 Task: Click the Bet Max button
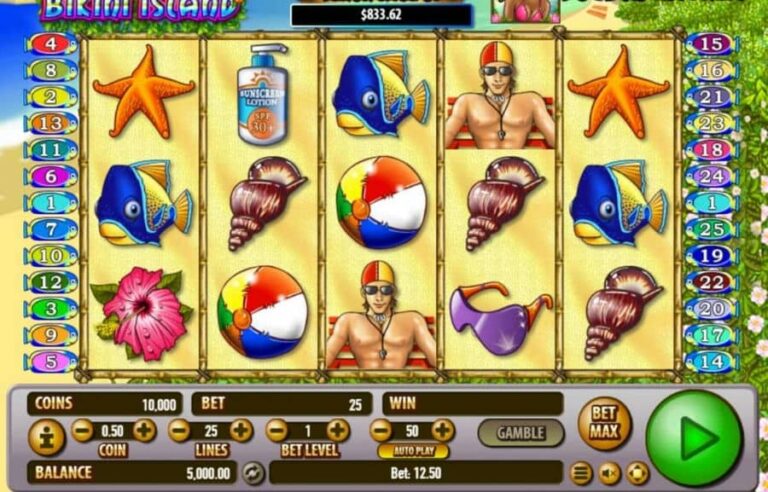604,424
